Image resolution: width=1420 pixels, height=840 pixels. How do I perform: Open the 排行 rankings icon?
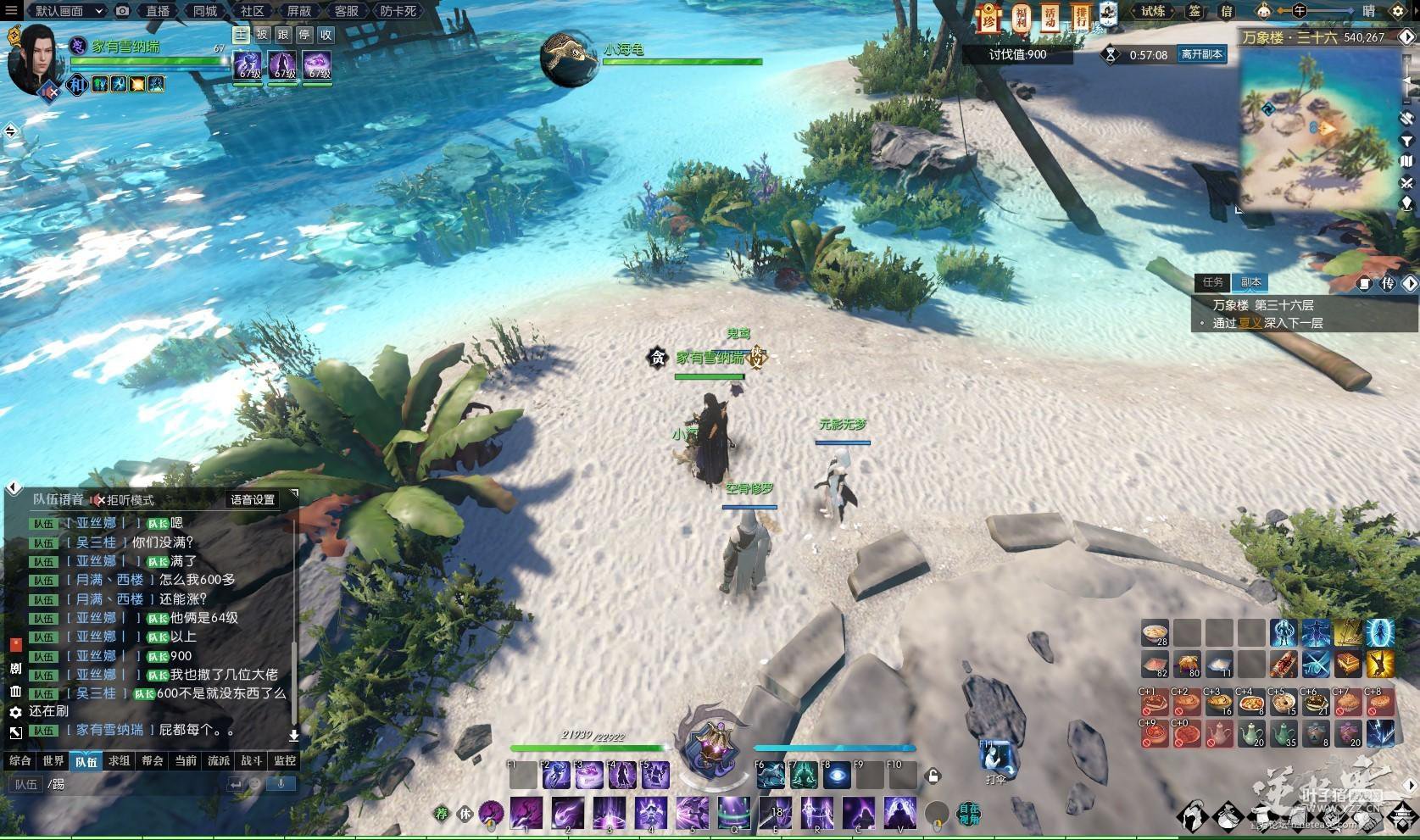click(1081, 16)
